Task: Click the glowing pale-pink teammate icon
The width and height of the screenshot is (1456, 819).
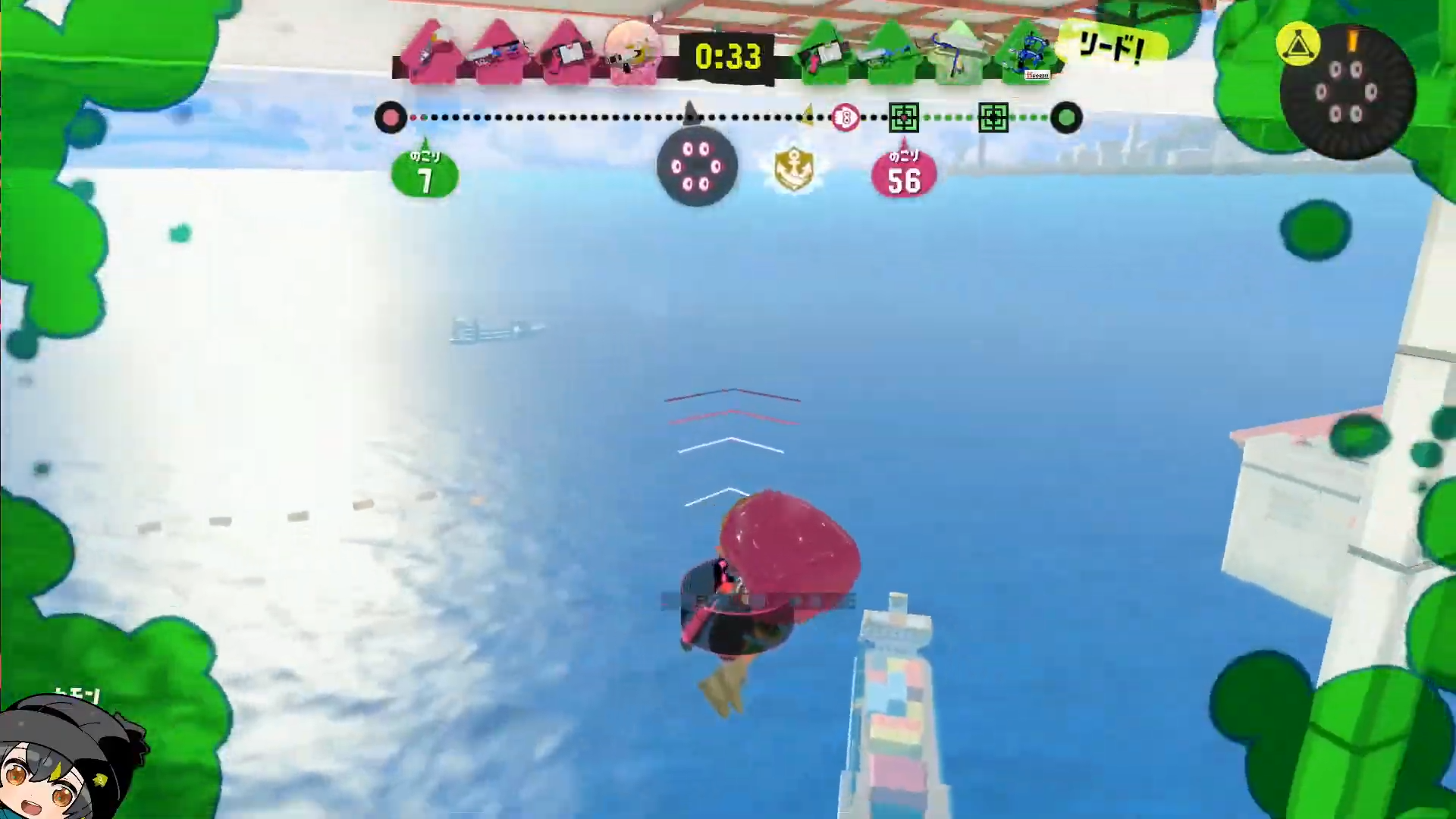Action: coord(634,52)
